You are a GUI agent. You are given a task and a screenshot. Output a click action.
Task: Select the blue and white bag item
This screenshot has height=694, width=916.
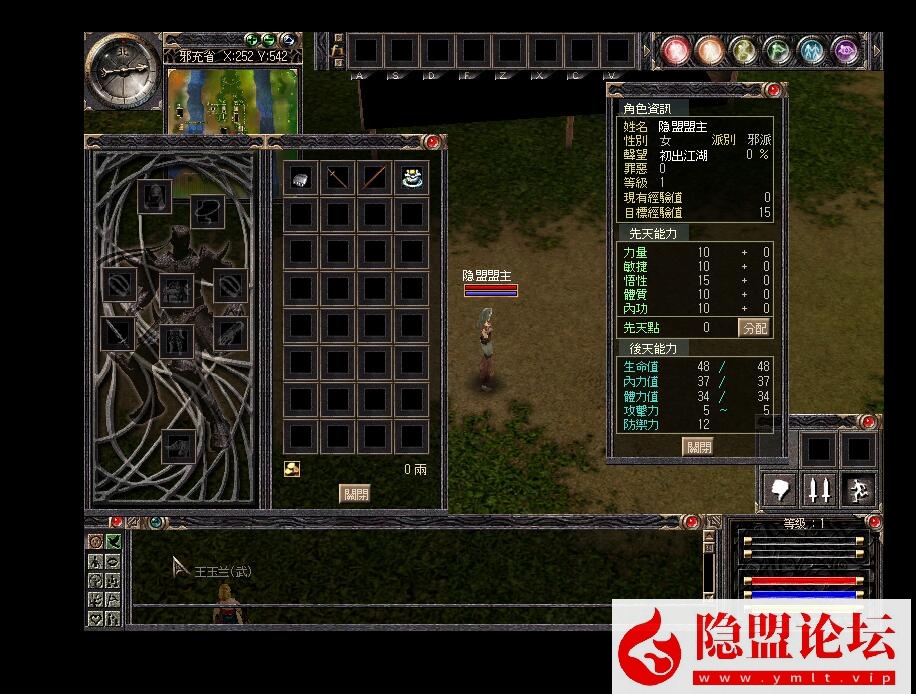411,178
